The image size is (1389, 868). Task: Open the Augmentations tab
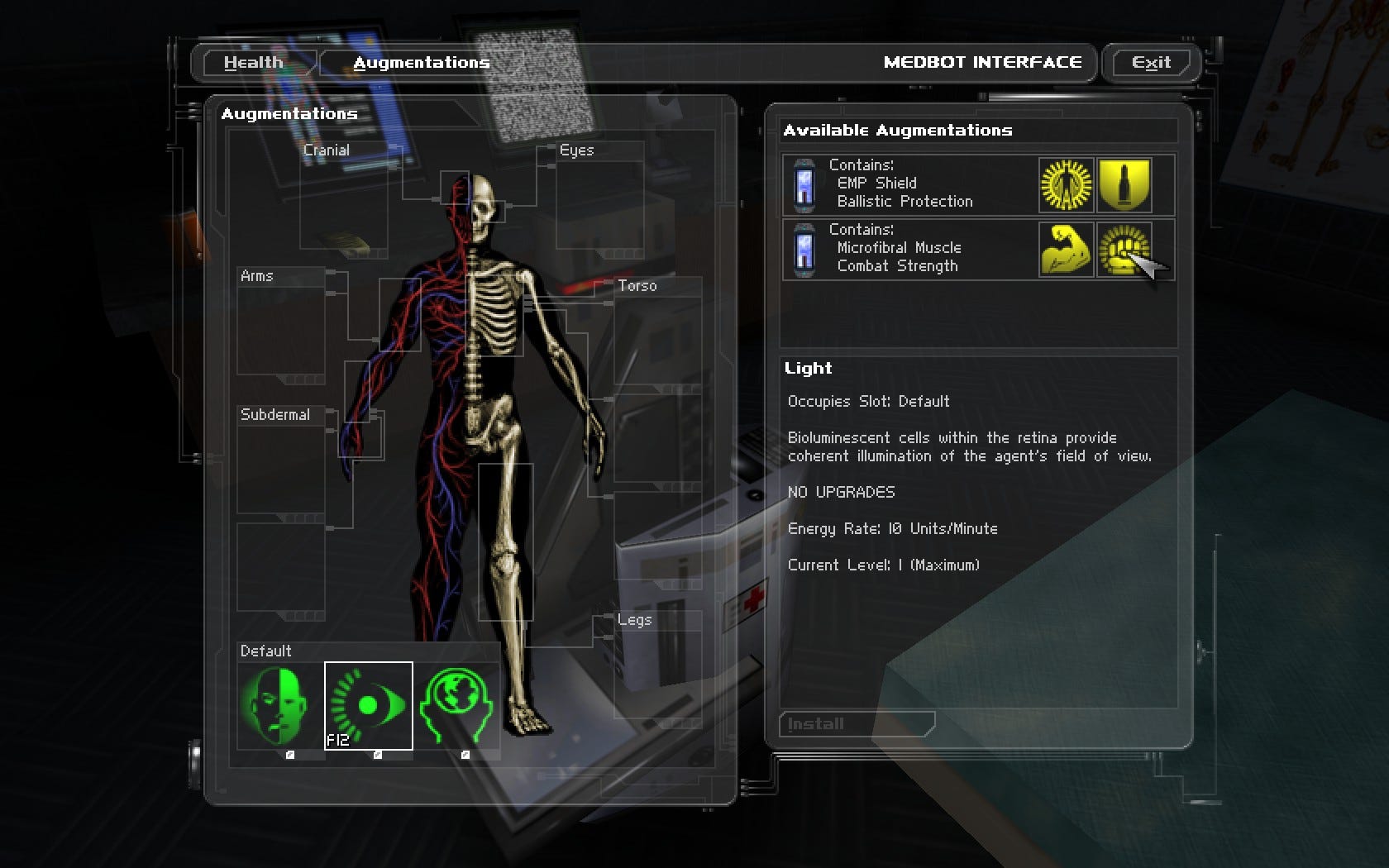pyautogui.click(x=421, y=63)
